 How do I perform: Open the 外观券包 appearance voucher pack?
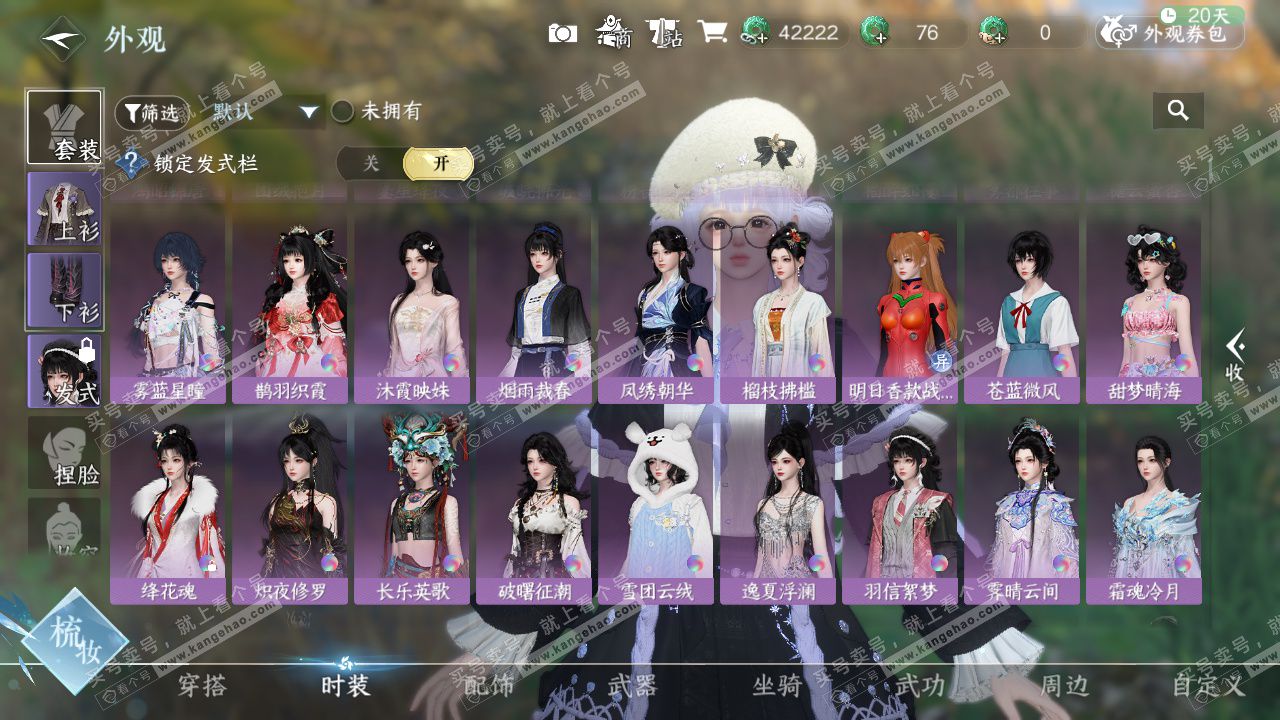pos(1170,33)
